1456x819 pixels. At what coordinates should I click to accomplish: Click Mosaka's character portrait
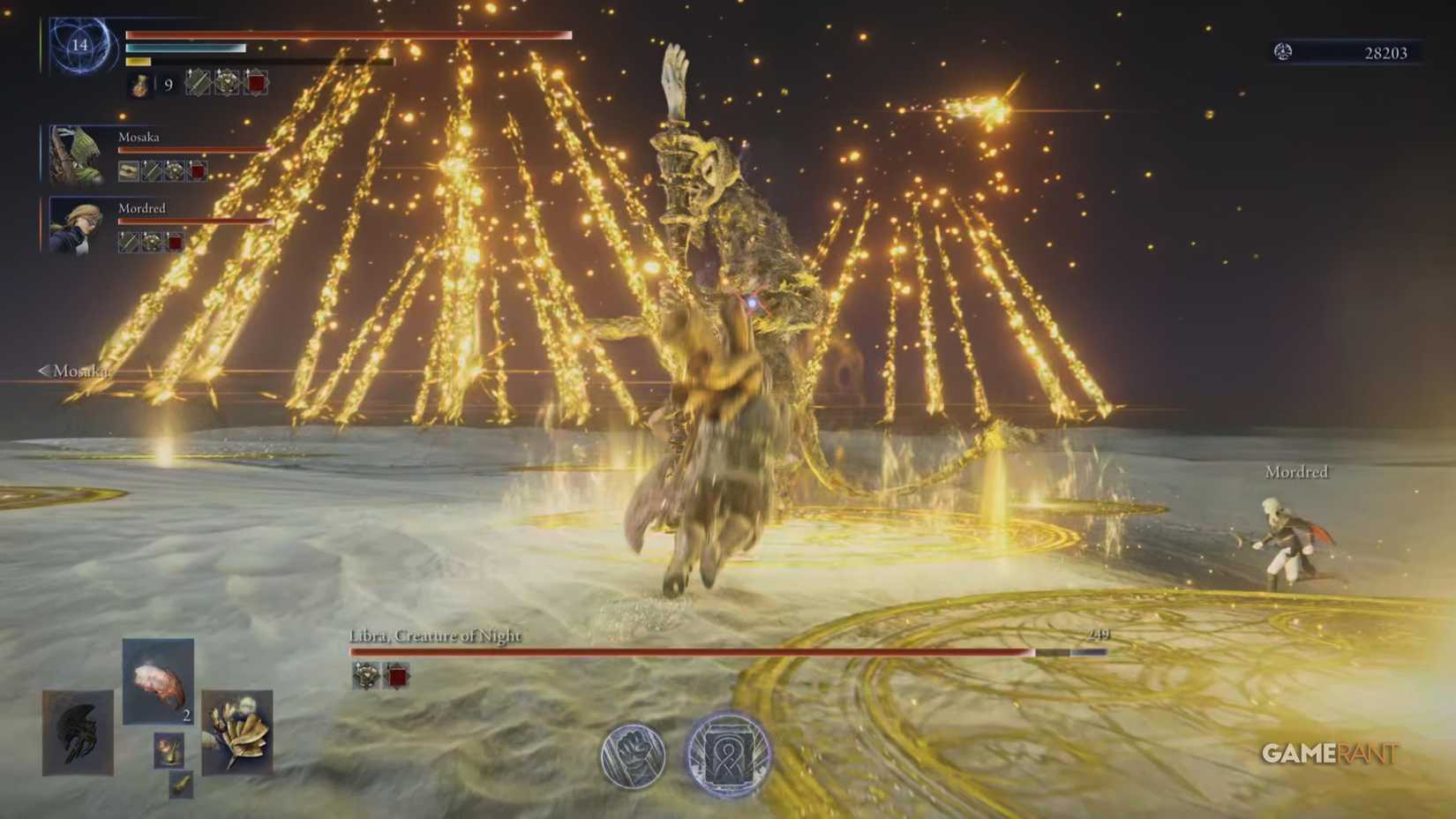78,154
